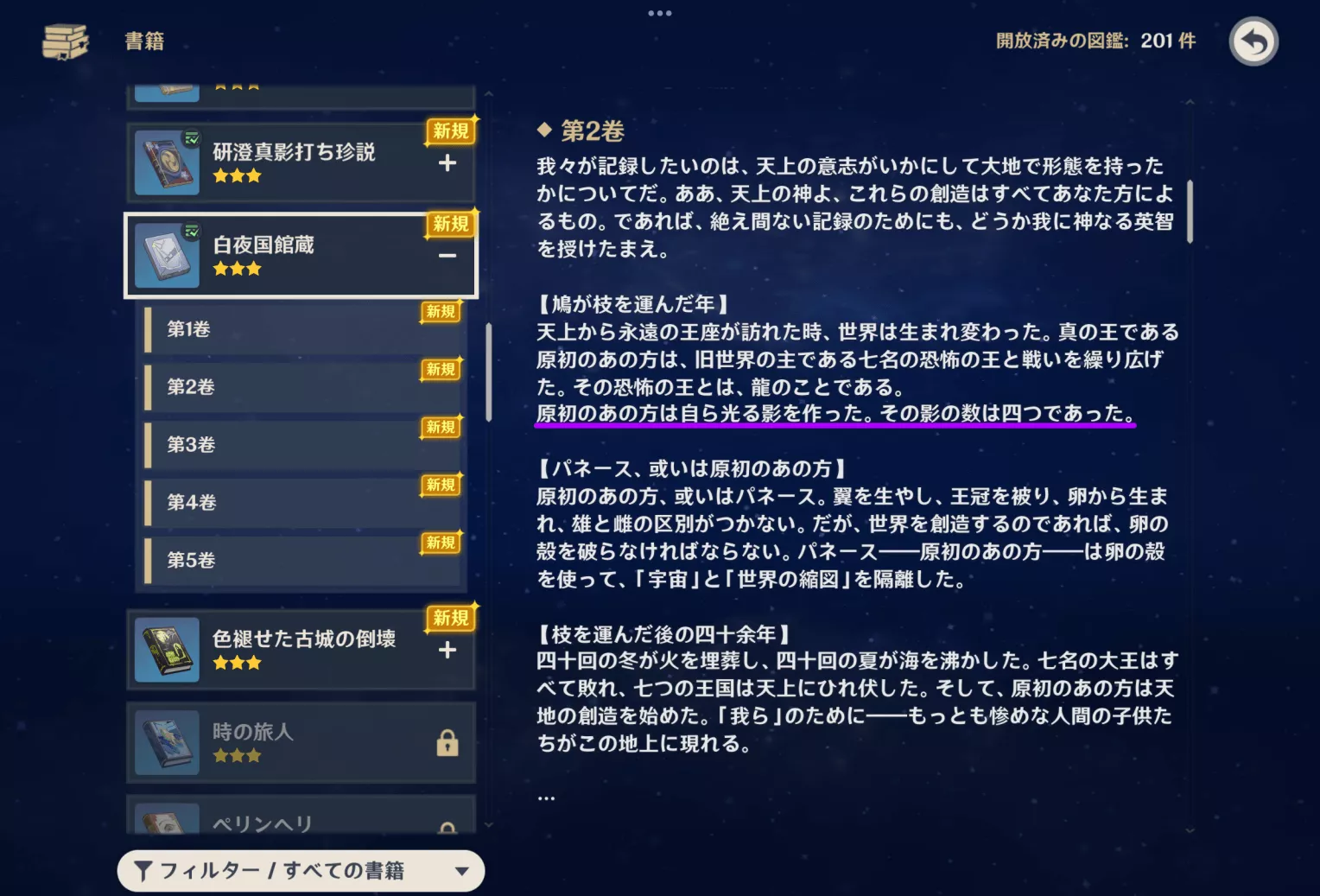Viewport: 1320px width, 896px height.
Task: Click a star in the 白夜国館蔵 rating row
Action: tap(238, 268)
